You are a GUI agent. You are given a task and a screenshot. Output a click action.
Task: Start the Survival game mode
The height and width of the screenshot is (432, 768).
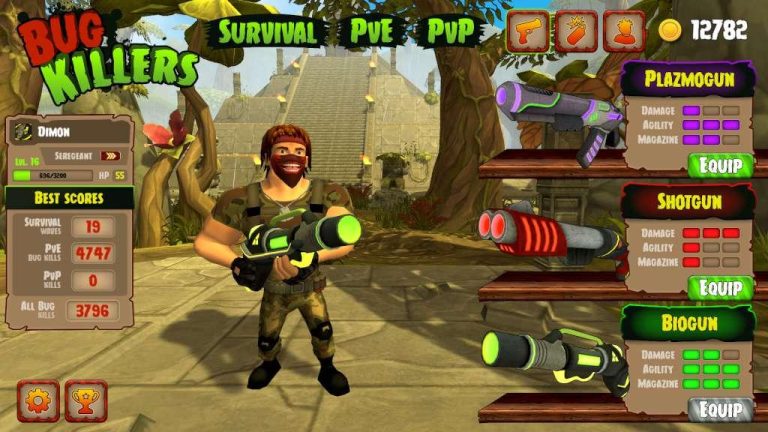pyautogui.click(x=267, y=31)
